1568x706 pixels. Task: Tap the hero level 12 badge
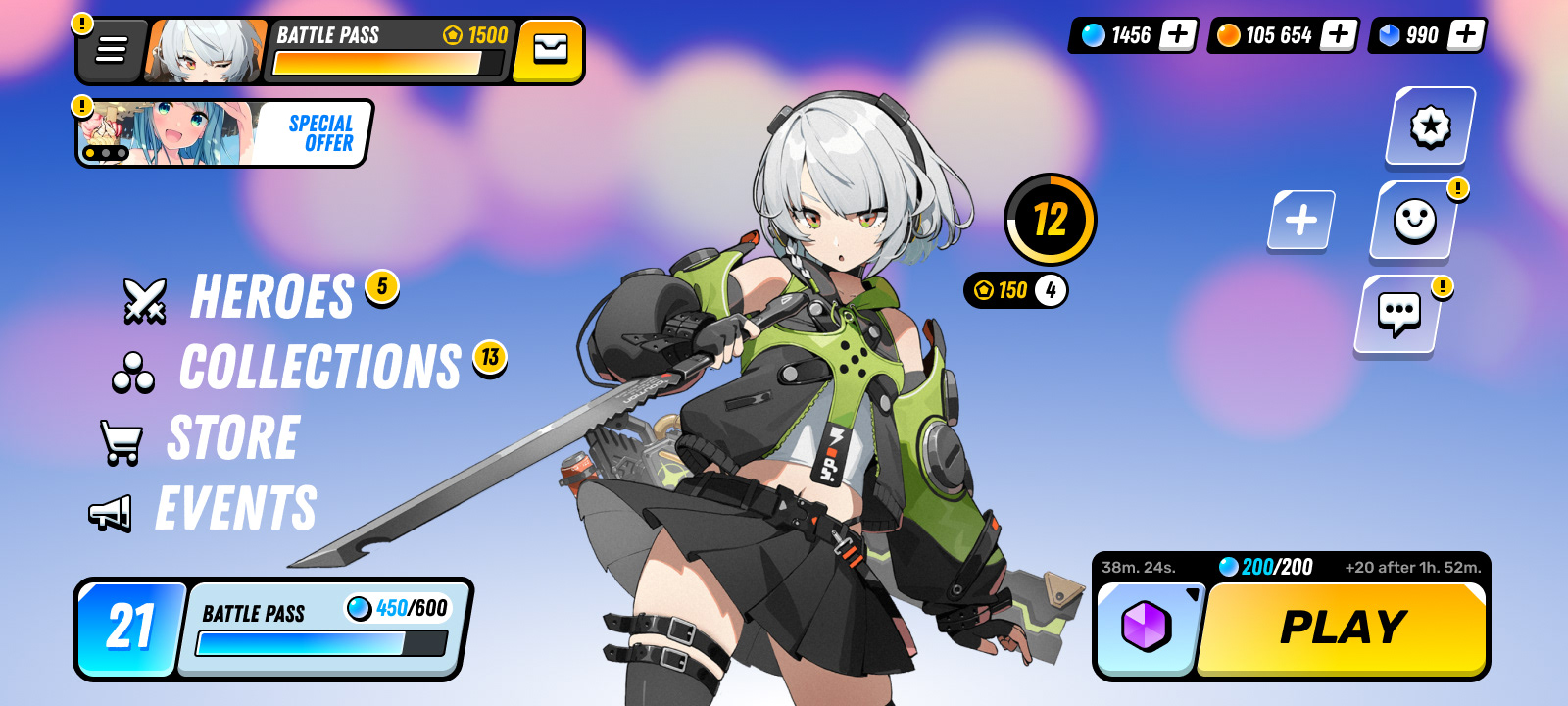[x=1051, y=220]
